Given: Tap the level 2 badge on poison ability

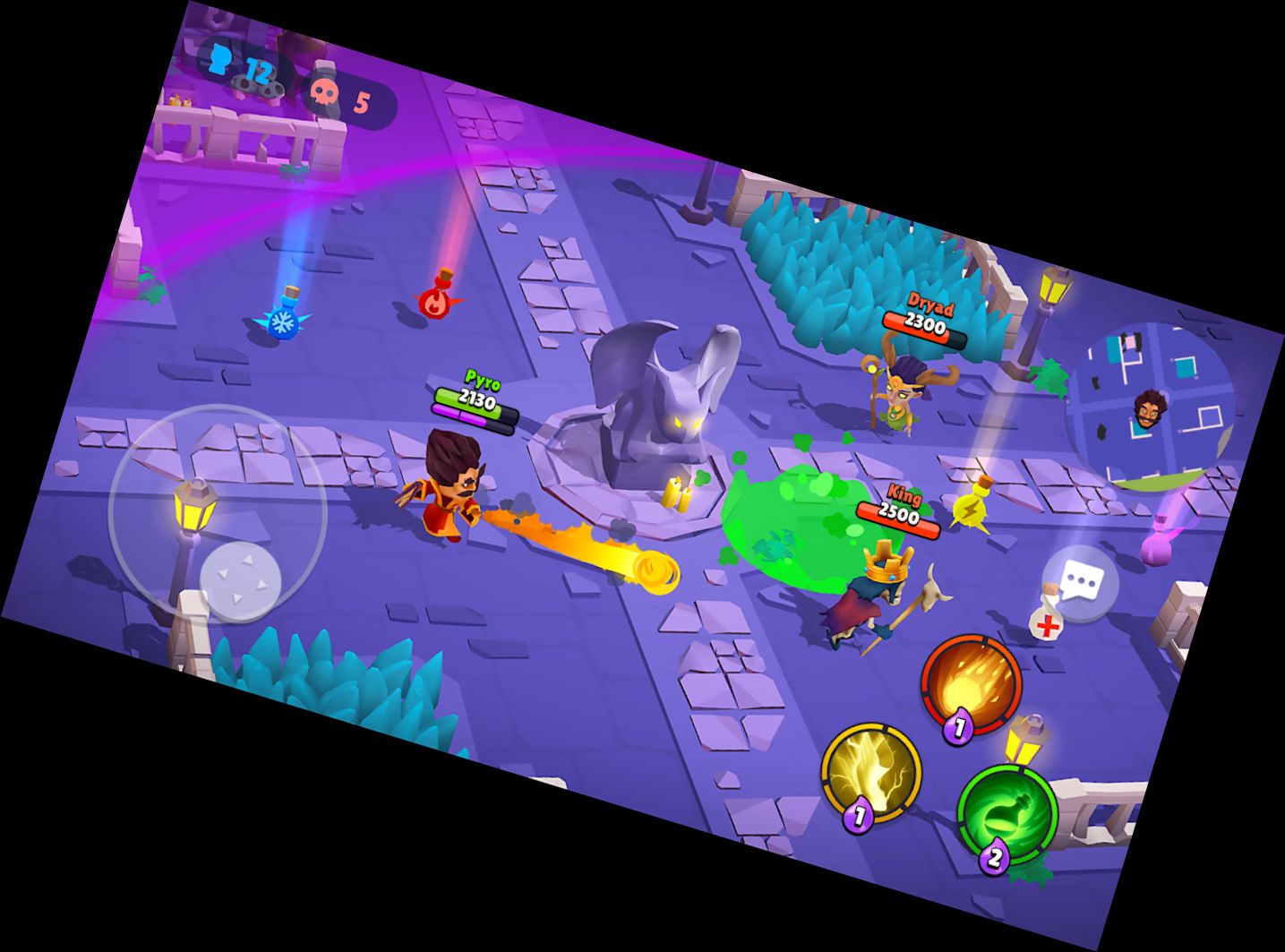Looking at the screenshot, I should [994, 859].
